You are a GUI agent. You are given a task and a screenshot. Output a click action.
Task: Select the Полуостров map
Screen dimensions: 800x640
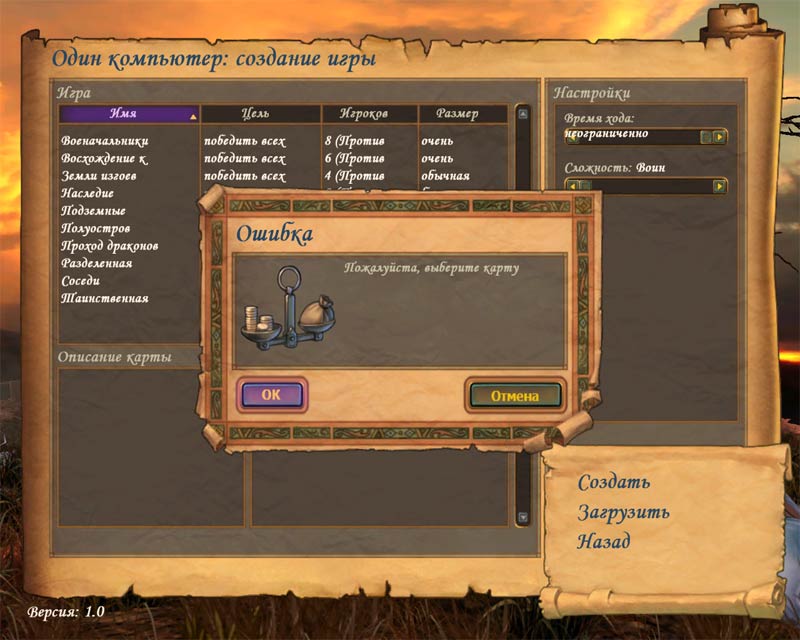(95, 228)
